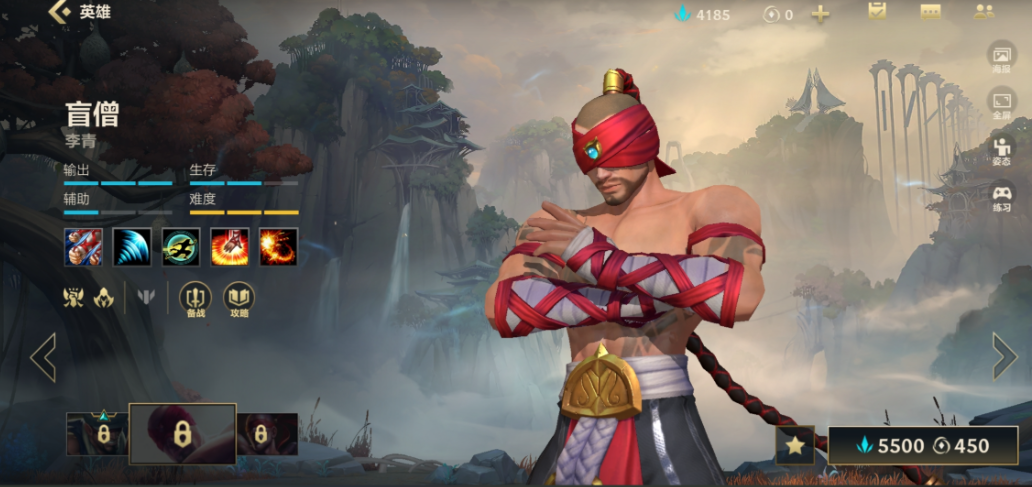Select the red ground slam ability icon
The height and width of the screenshot is (487, 1032).
click(x=230, y=247)
